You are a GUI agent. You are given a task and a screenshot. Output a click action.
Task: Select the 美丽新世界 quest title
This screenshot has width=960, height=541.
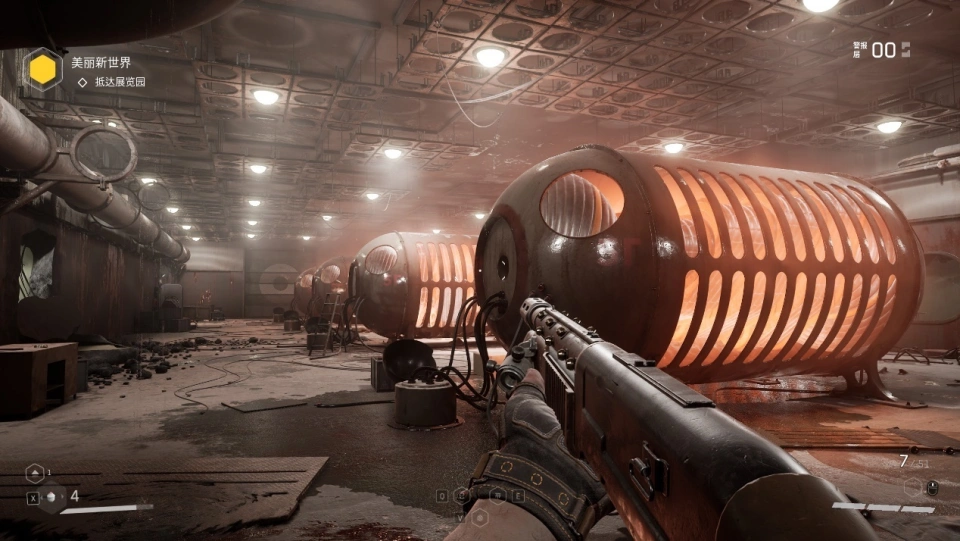pos(101,62)
